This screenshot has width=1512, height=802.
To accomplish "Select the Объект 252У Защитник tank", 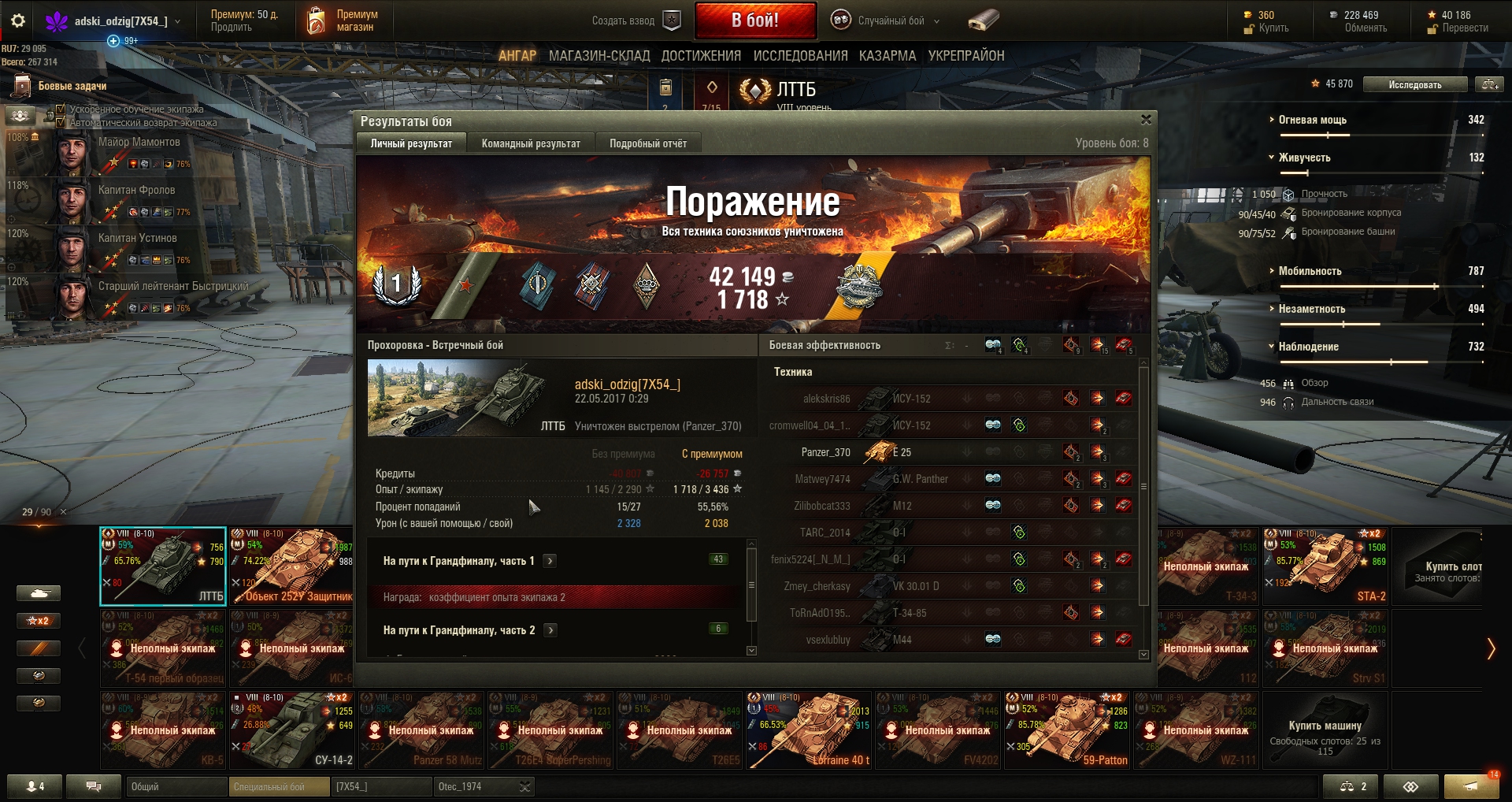I will (292, 566).
